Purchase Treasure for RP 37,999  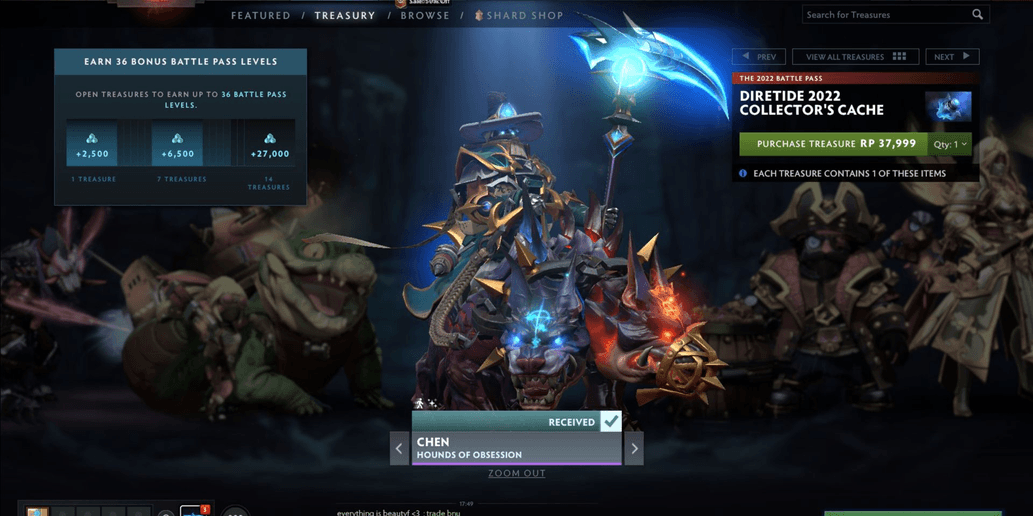pyautogui.click(x=834, y=144)
